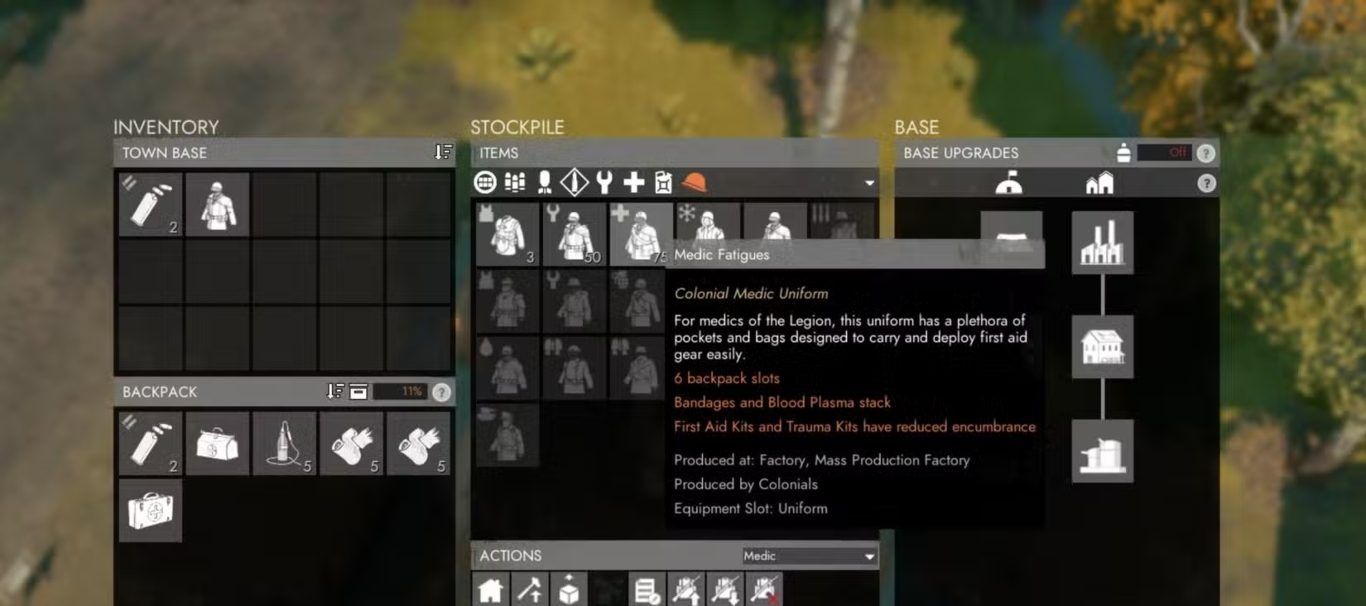Viewport: 1366px width, 606px height.
Task: Open the Medic actions dropdown
Action: coord(809,556)
